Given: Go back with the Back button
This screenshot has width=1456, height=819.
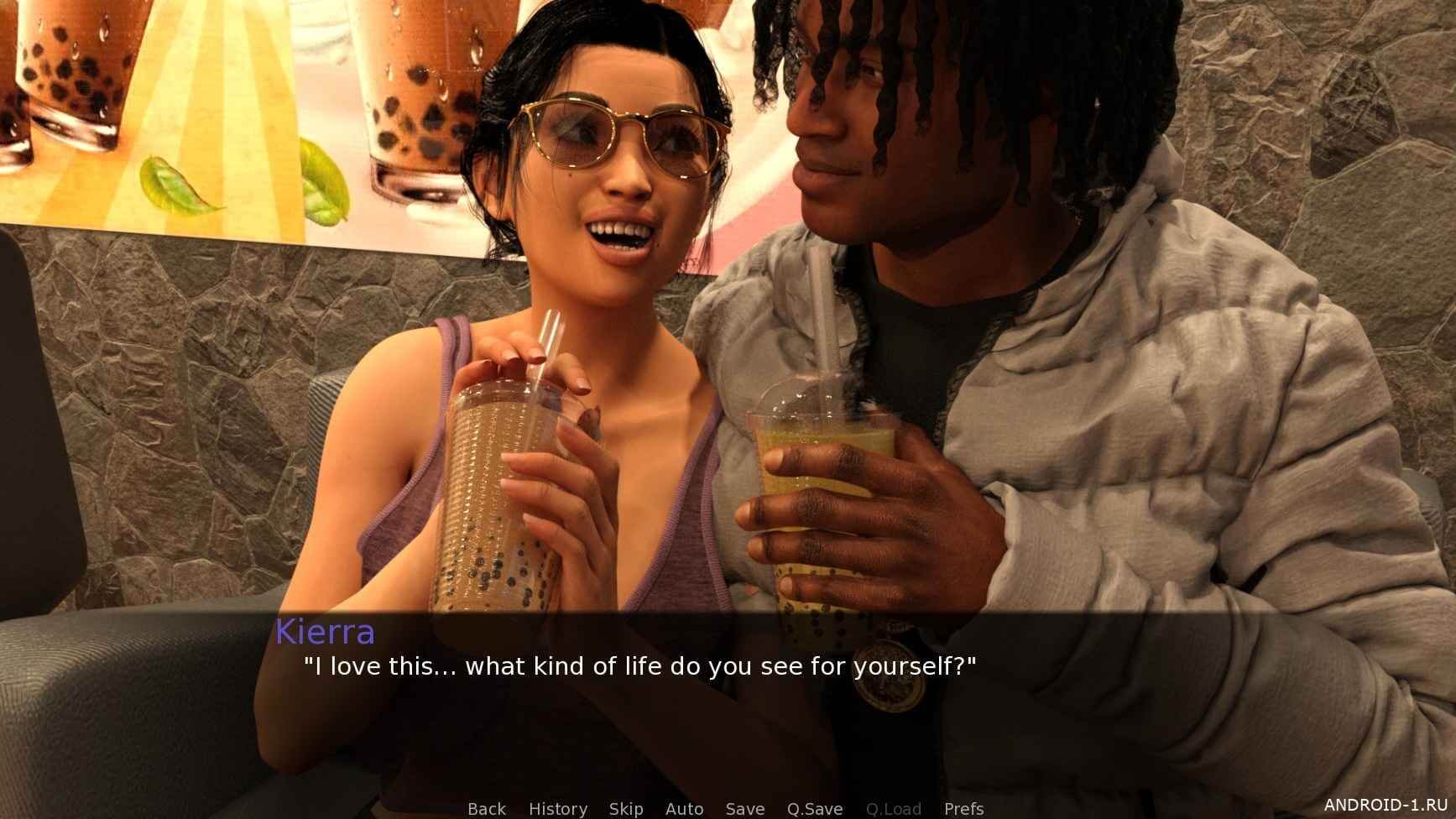Looking at the screenshot, I should [x=487, y=809].
